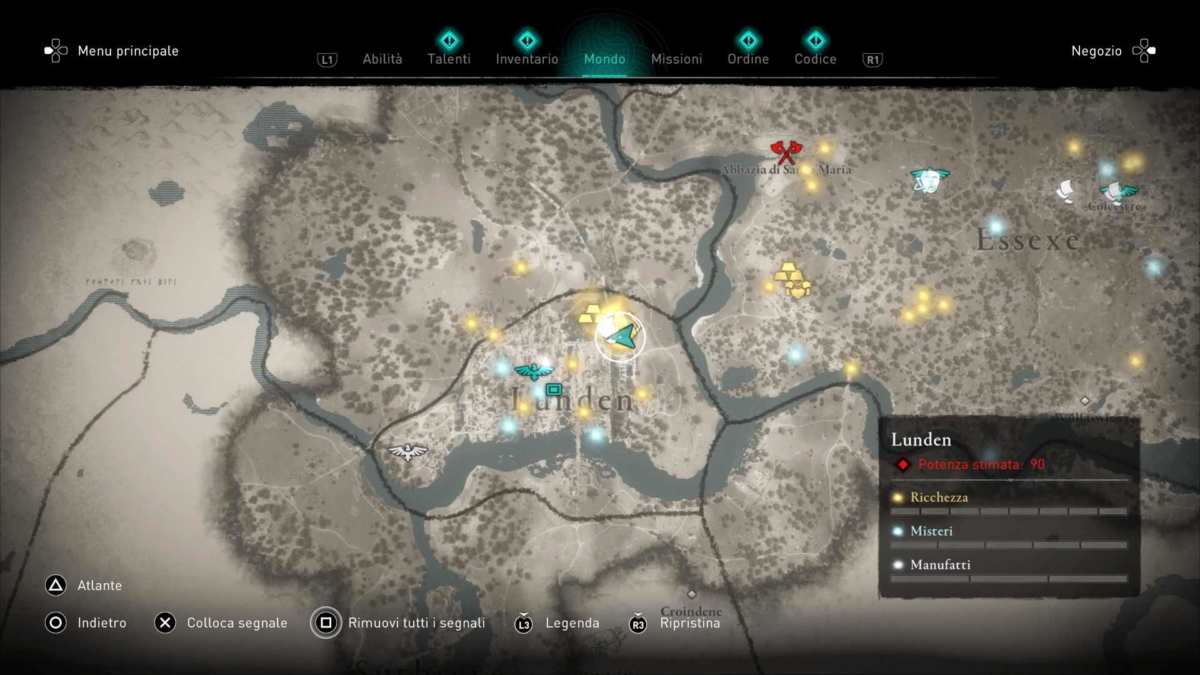Select the Mondo map tab
Viewport: 1200px width, 675px height.
tap(604, 59)
